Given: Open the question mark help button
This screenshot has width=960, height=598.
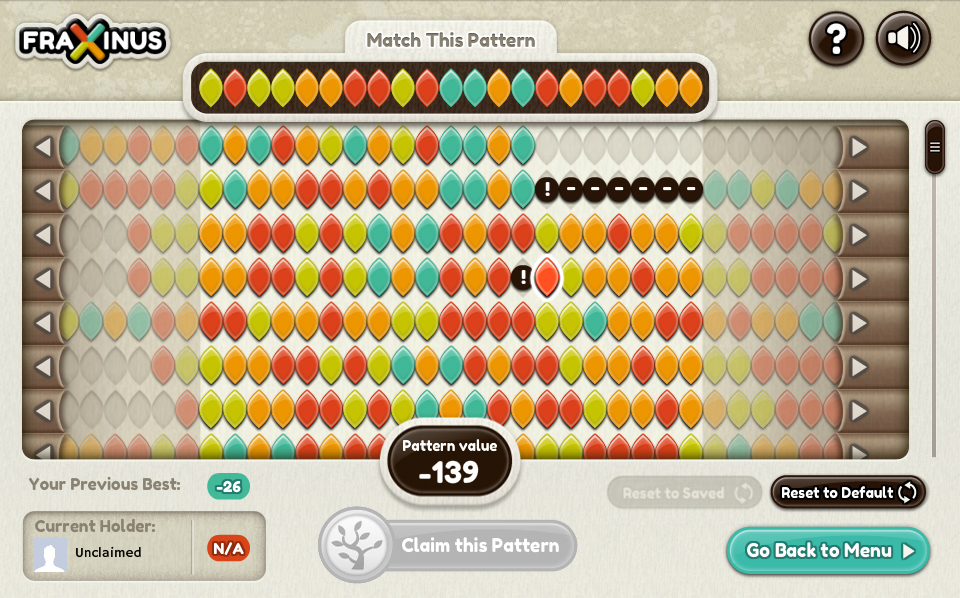Looking at the screenshot, I should click(x=836, y=39).
